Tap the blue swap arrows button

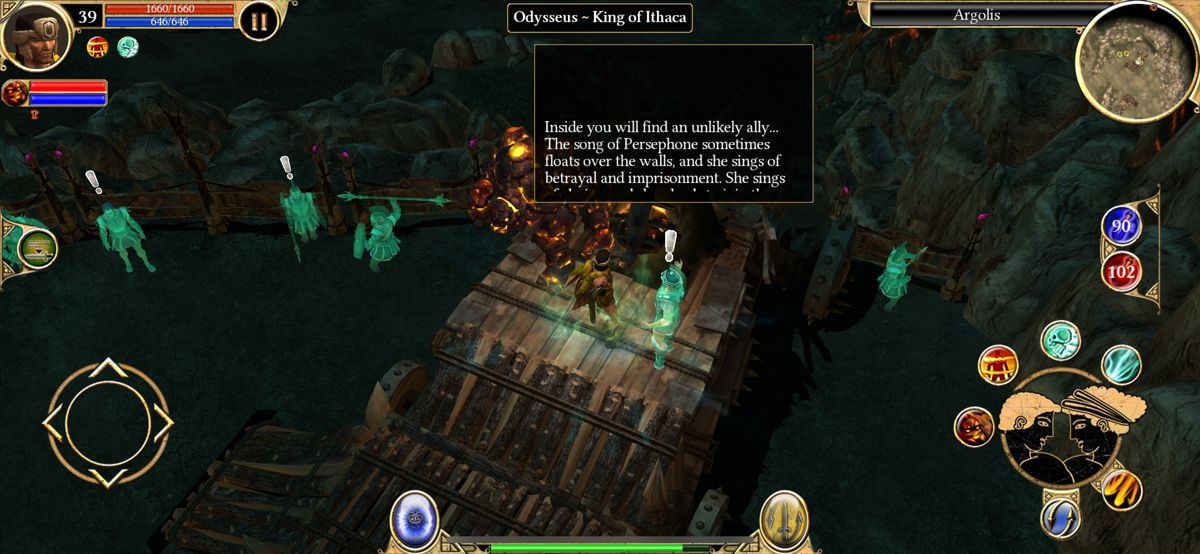point(1060,517)
